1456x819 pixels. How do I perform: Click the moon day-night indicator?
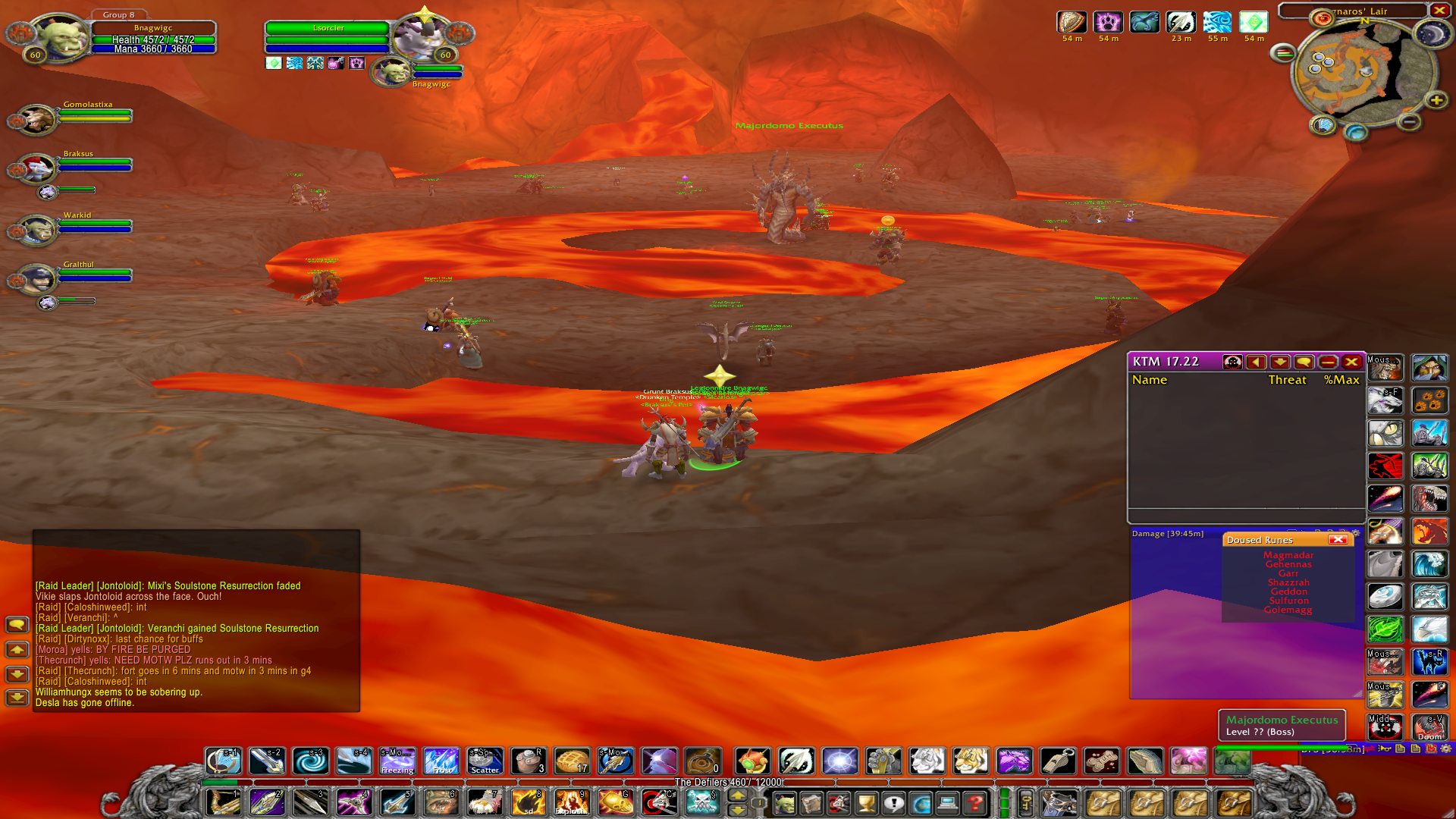point(1431,35)
